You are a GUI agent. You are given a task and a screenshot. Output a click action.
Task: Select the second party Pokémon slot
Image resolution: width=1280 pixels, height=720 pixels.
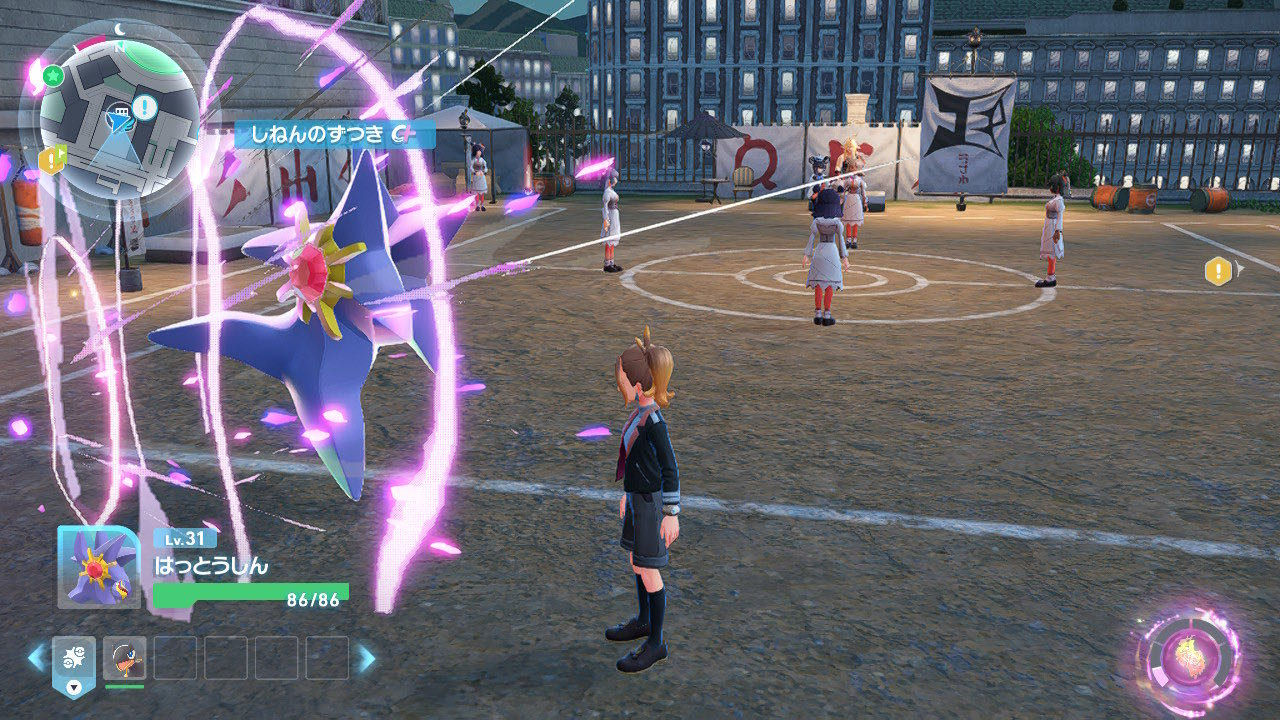124,658
